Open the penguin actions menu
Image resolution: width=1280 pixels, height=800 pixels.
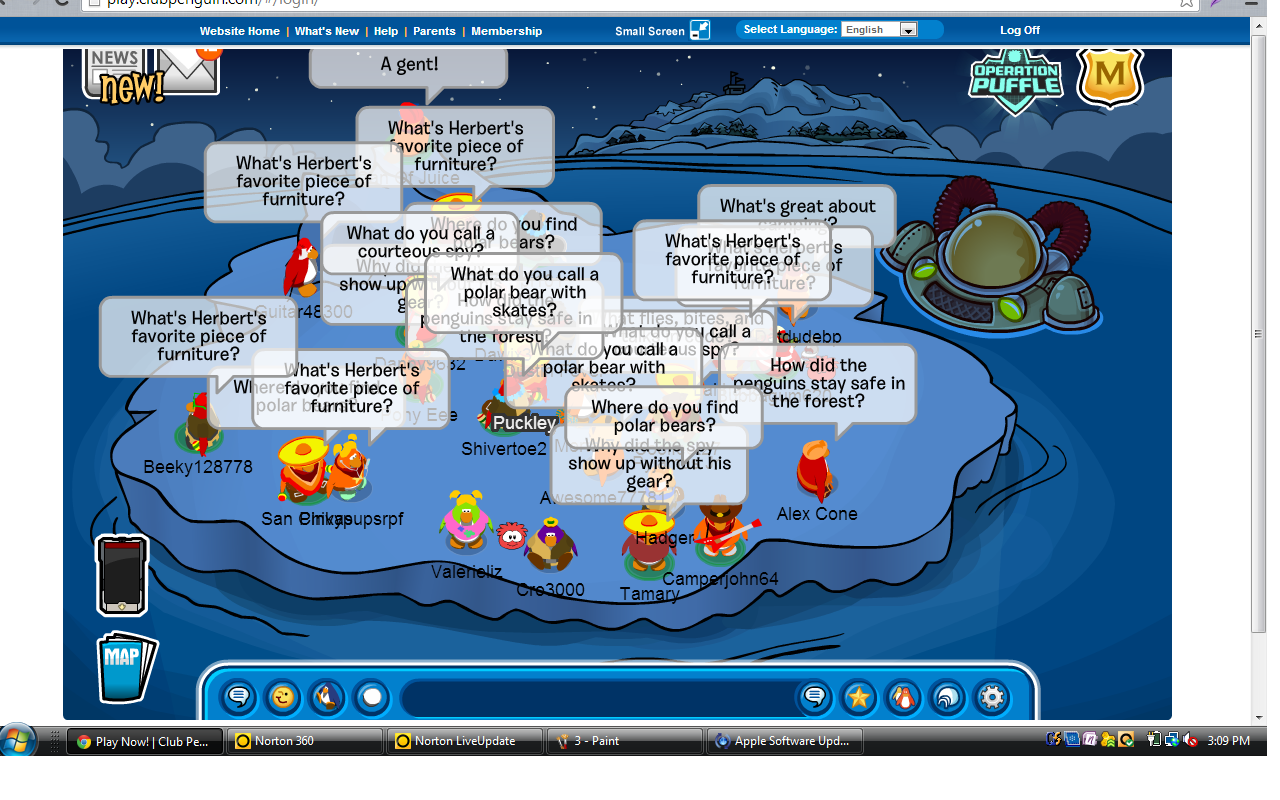327,696
